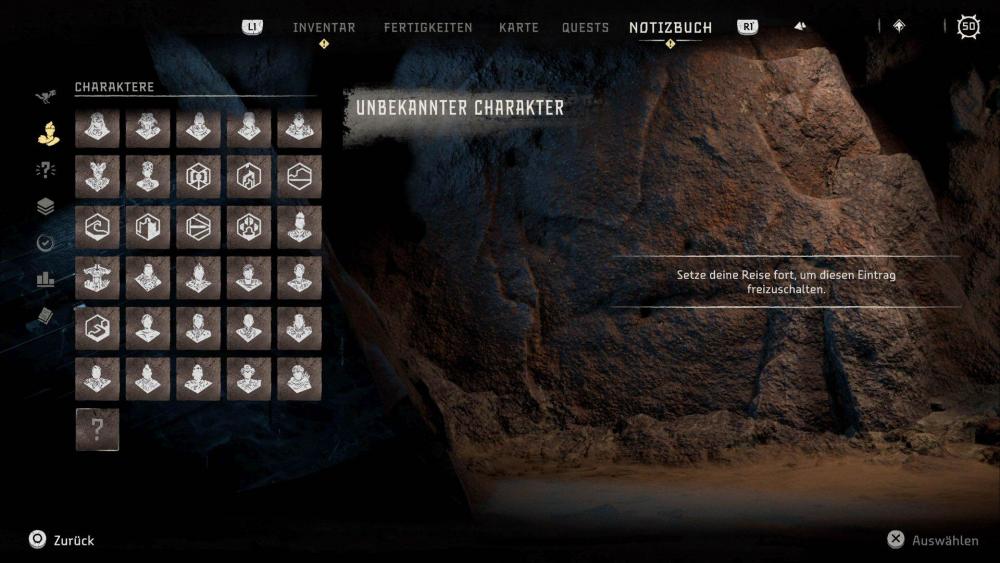Open the question mark sidebar category
Viewport: 1000px width, 563px height.
[x=46, y=170]
